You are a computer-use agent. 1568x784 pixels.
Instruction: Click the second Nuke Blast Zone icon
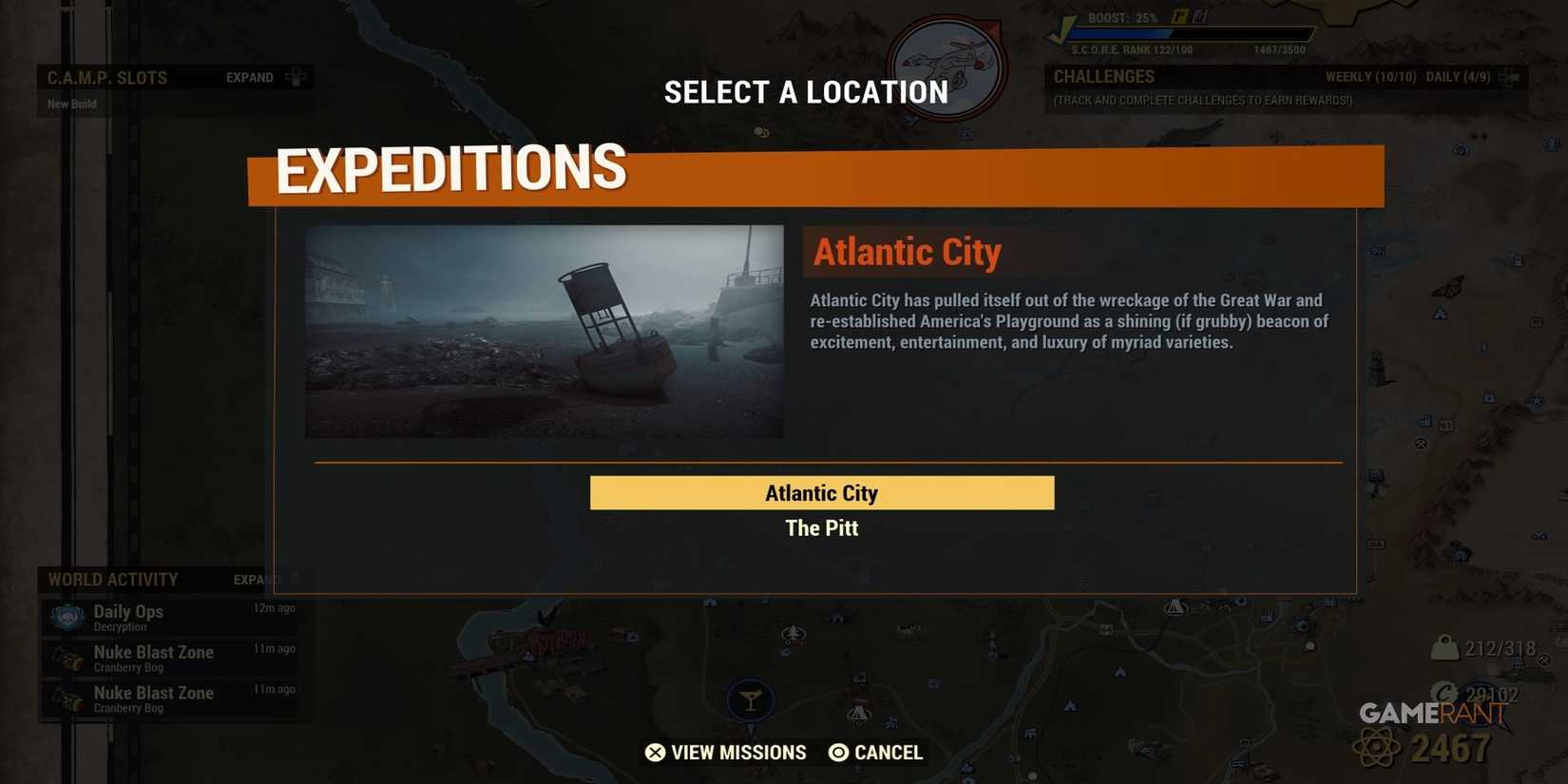point(67,698)
